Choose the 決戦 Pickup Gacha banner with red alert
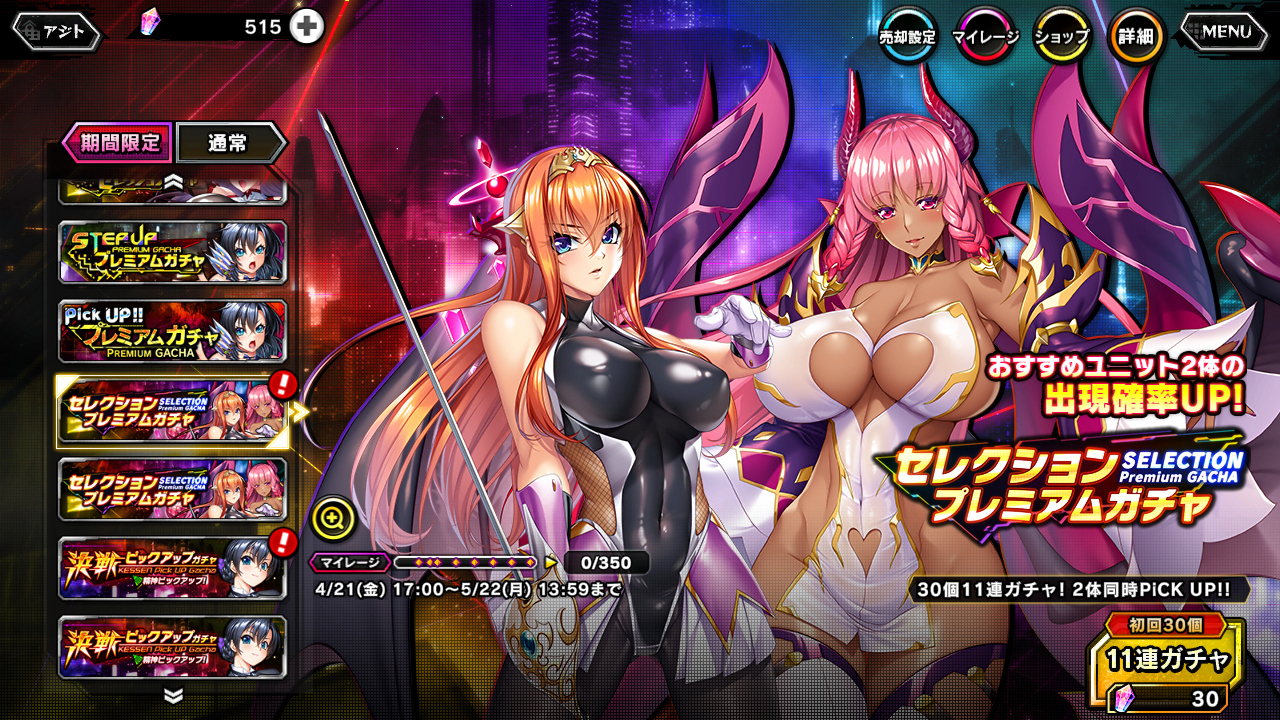Viewport: 1280px width, 720px height. click(172, 569)
